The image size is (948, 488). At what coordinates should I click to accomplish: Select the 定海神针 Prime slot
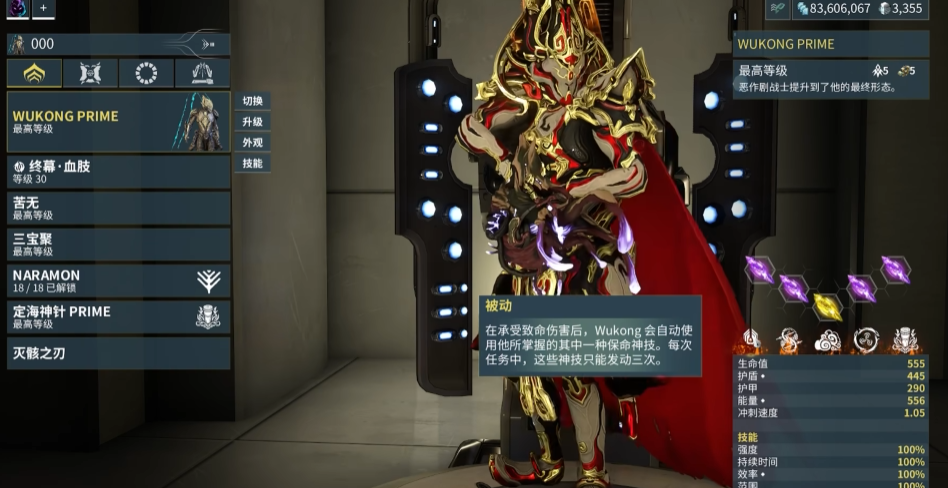119,317
